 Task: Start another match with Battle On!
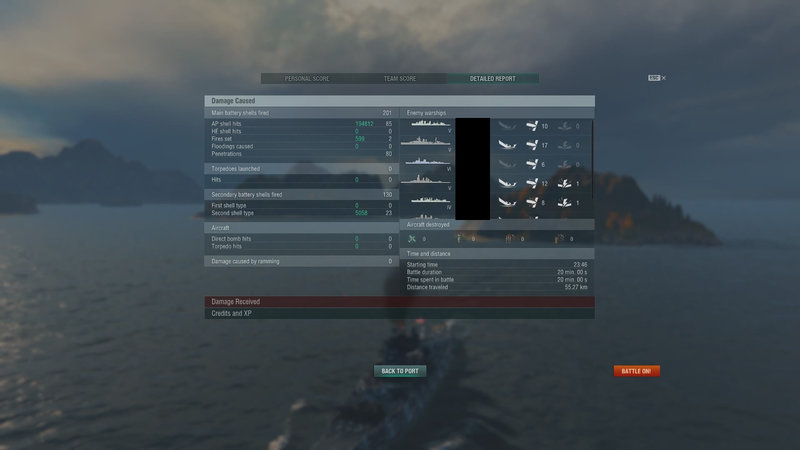click(636, 371)
